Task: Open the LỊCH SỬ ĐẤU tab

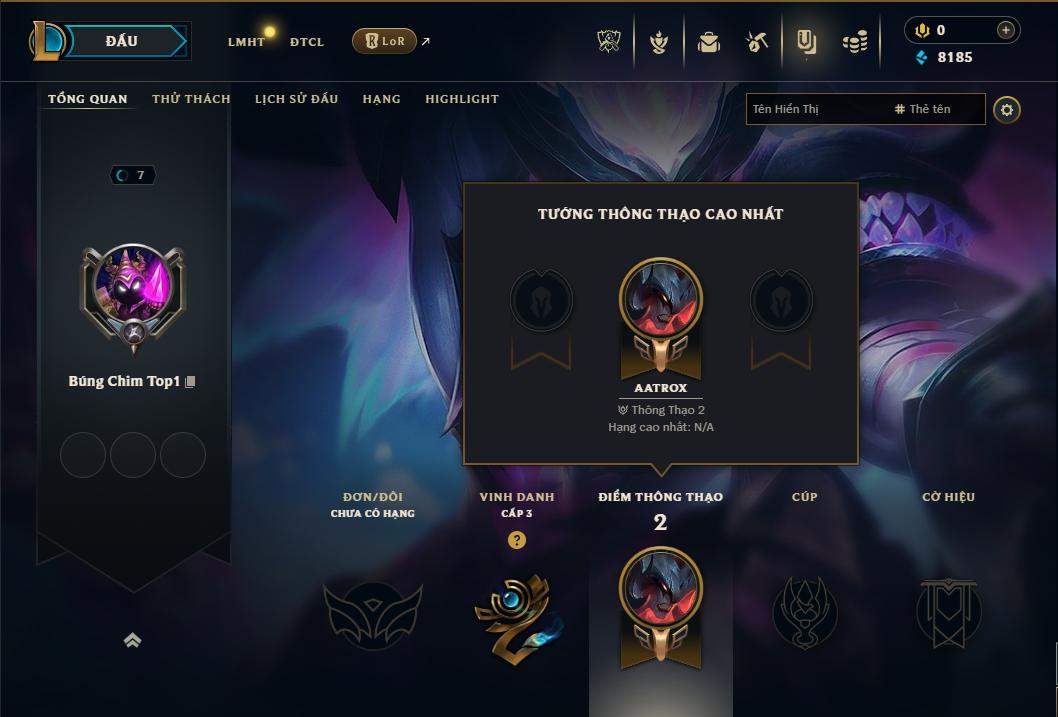Action: pyautogui.click(x=296, y=99)
